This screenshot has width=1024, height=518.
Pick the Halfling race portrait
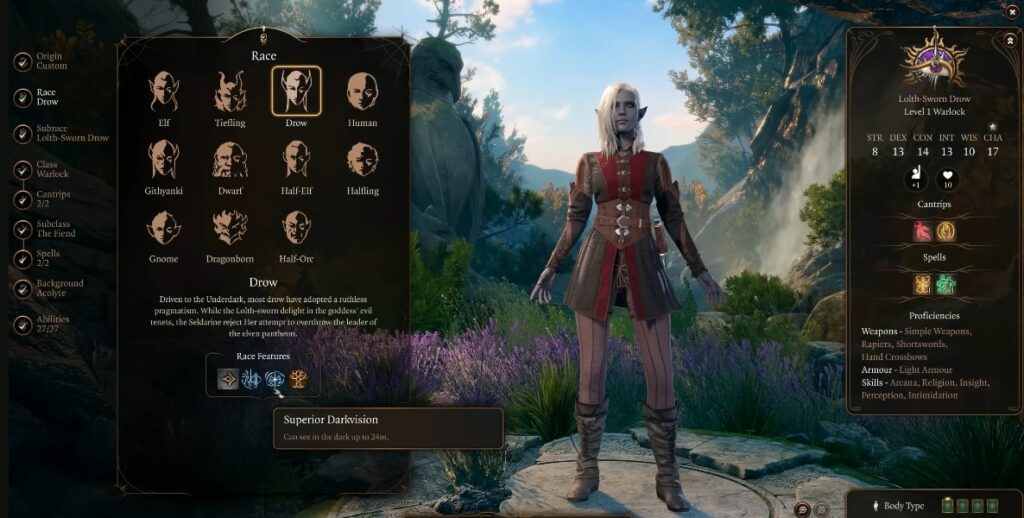[x=362, y=160]
